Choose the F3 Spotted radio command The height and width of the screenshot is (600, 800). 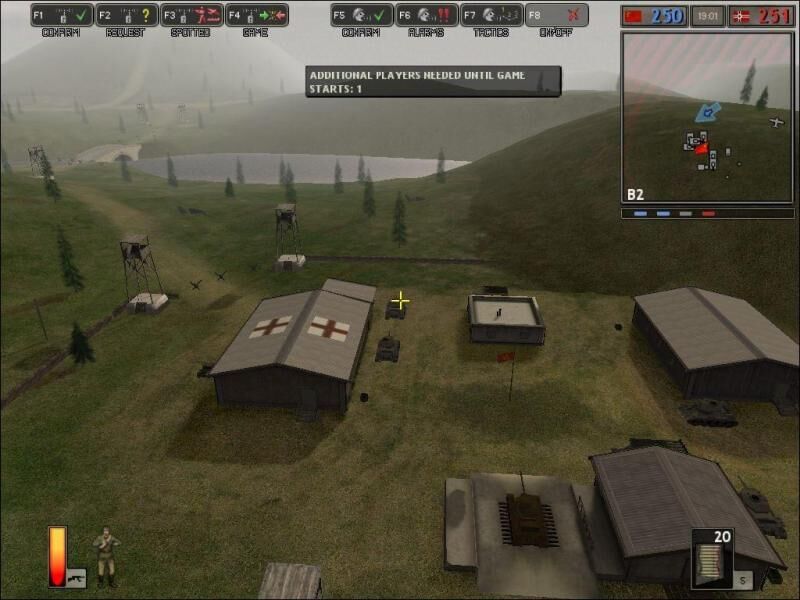pos(192,15)
